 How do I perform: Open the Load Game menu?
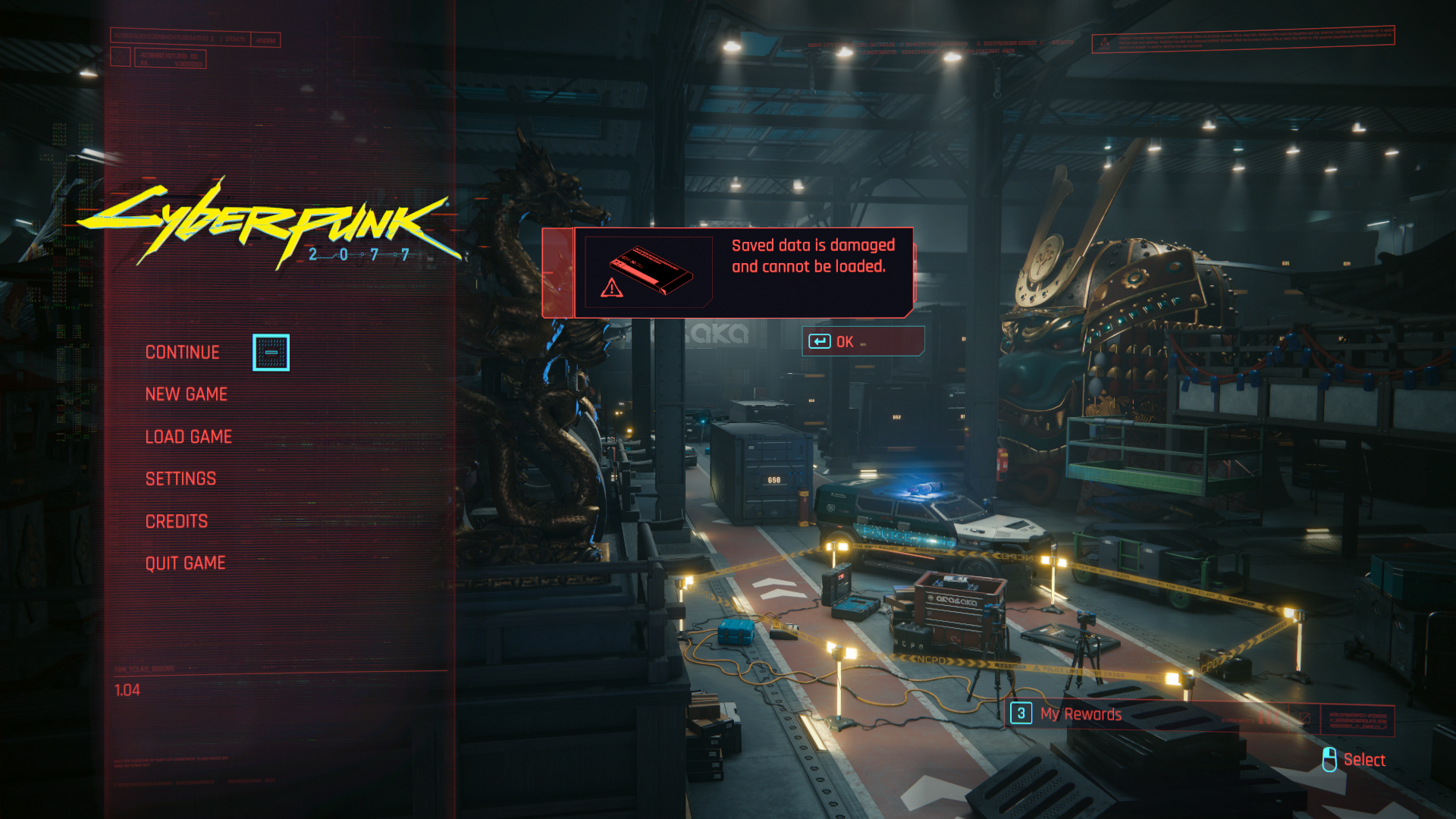click(188, 437)
